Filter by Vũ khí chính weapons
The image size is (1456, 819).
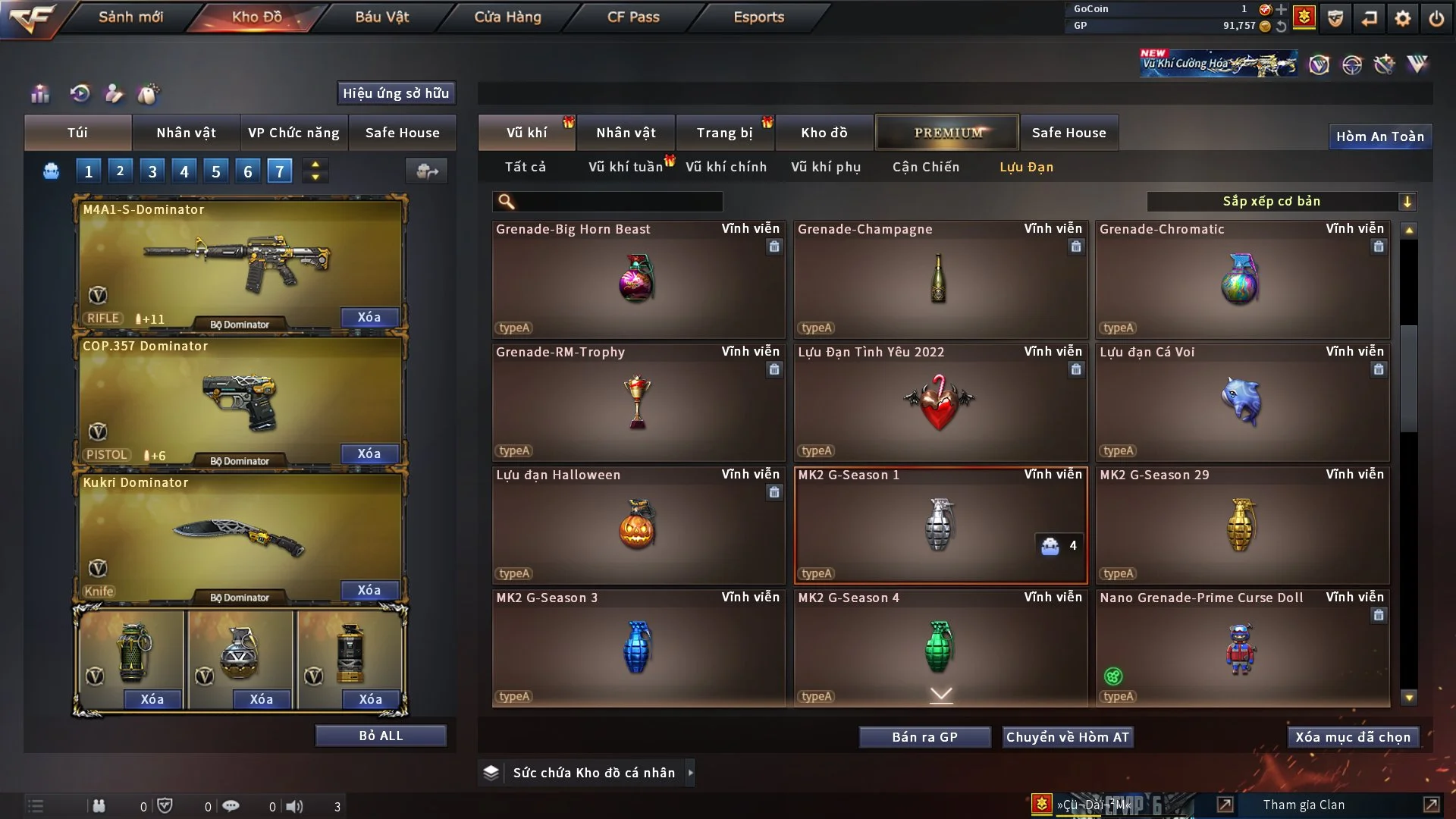tap(726, 167)
